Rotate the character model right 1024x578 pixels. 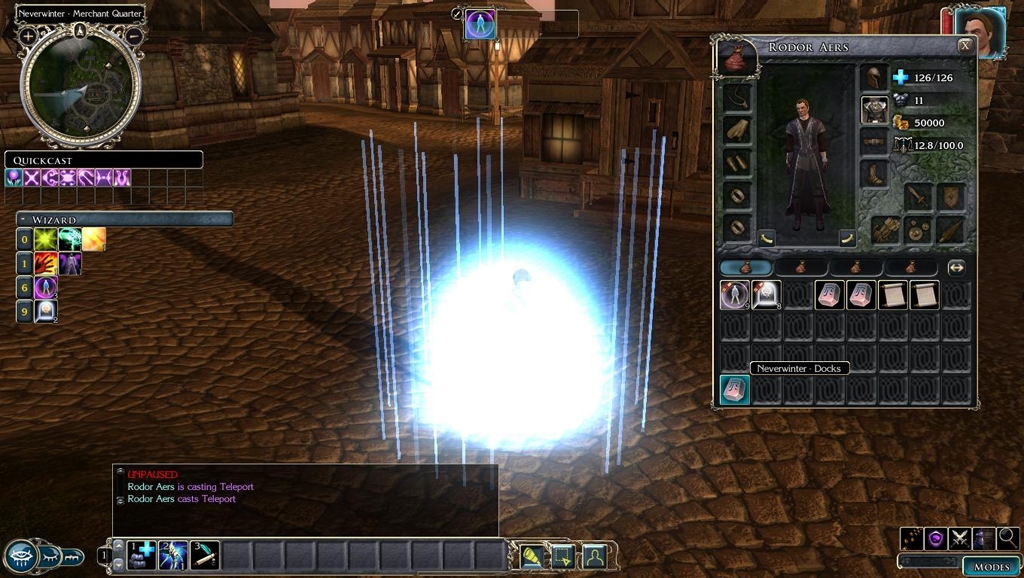[846, 238]
